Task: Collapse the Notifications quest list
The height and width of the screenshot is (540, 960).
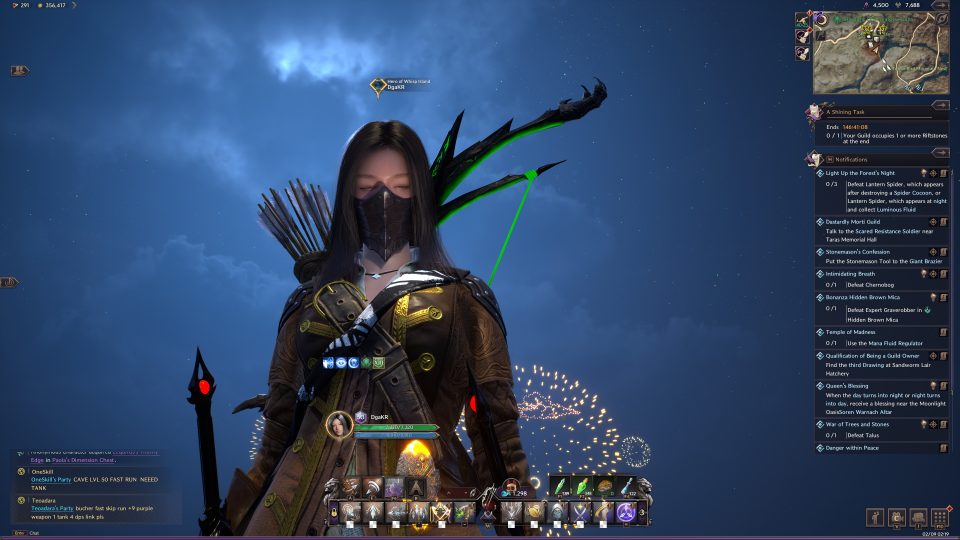Action: 940,152
